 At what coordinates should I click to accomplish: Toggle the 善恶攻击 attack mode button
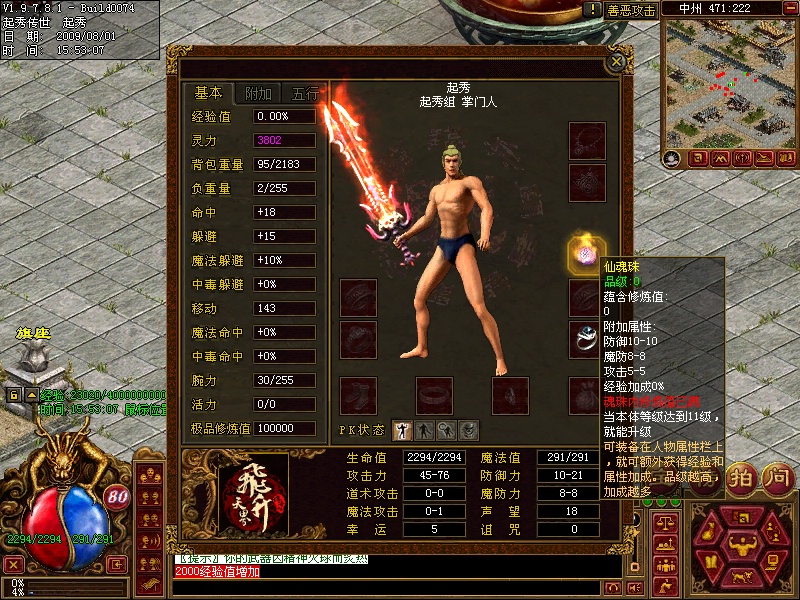click(x=632, y=10)
